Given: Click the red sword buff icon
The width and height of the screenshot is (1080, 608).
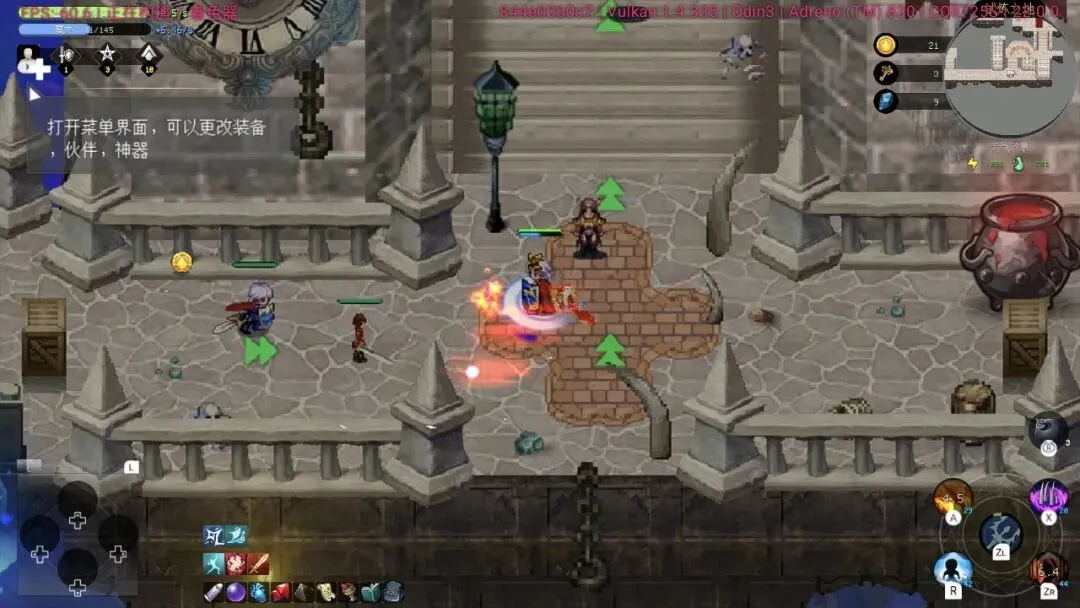Looking at the screenshot, I should point(259,563).
